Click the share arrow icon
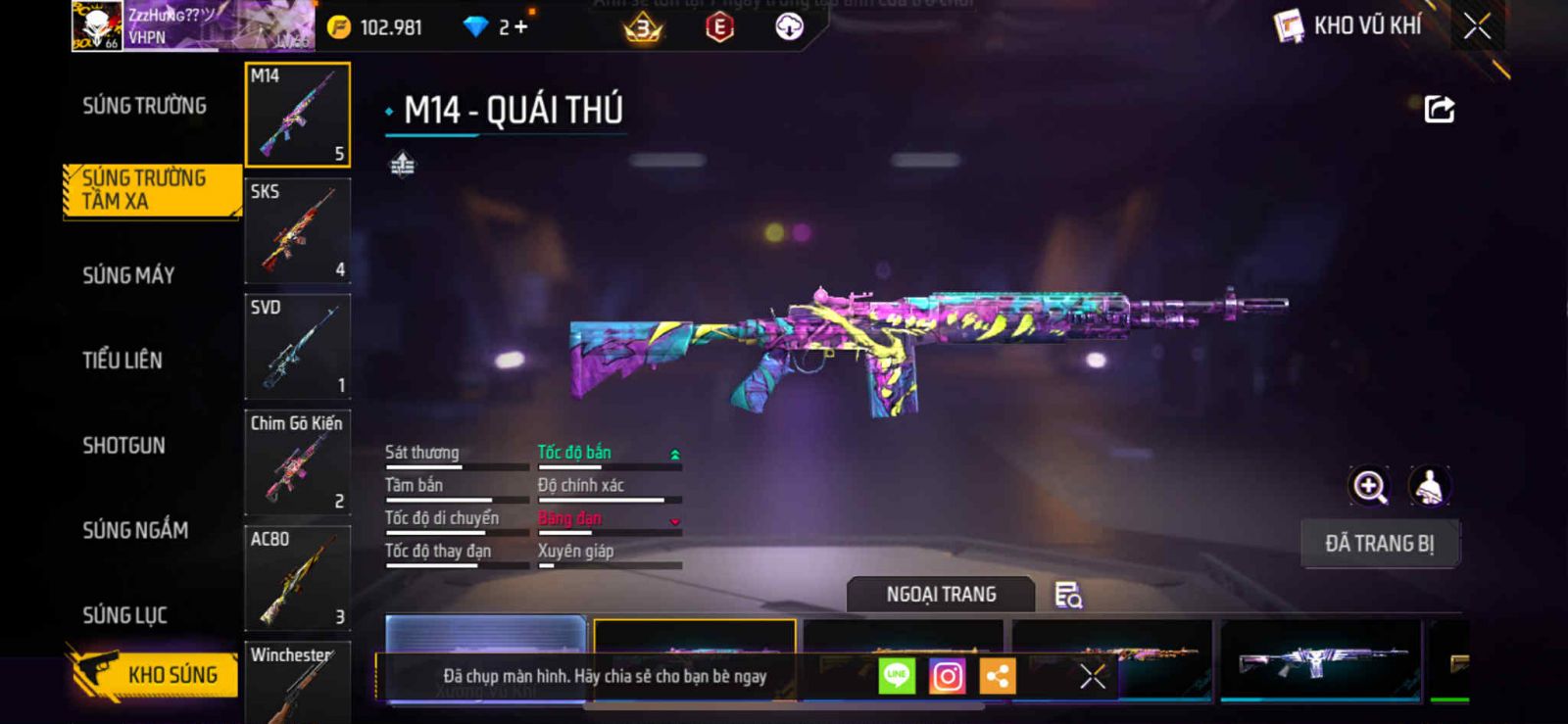The width and height of the screenshot is (1568, 724). 1439,109
